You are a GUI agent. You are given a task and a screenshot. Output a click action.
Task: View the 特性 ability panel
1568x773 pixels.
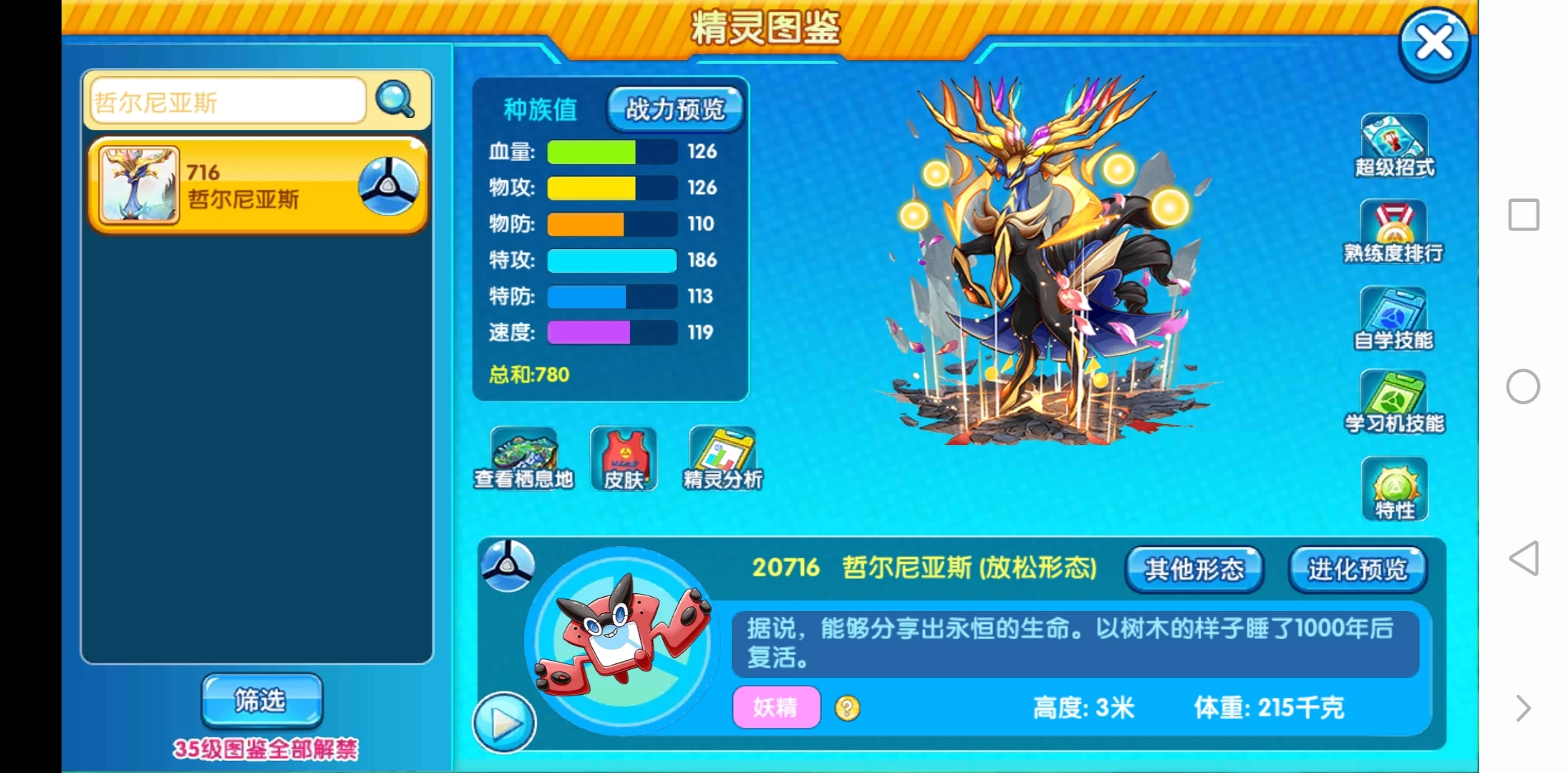pos(1392,485)
